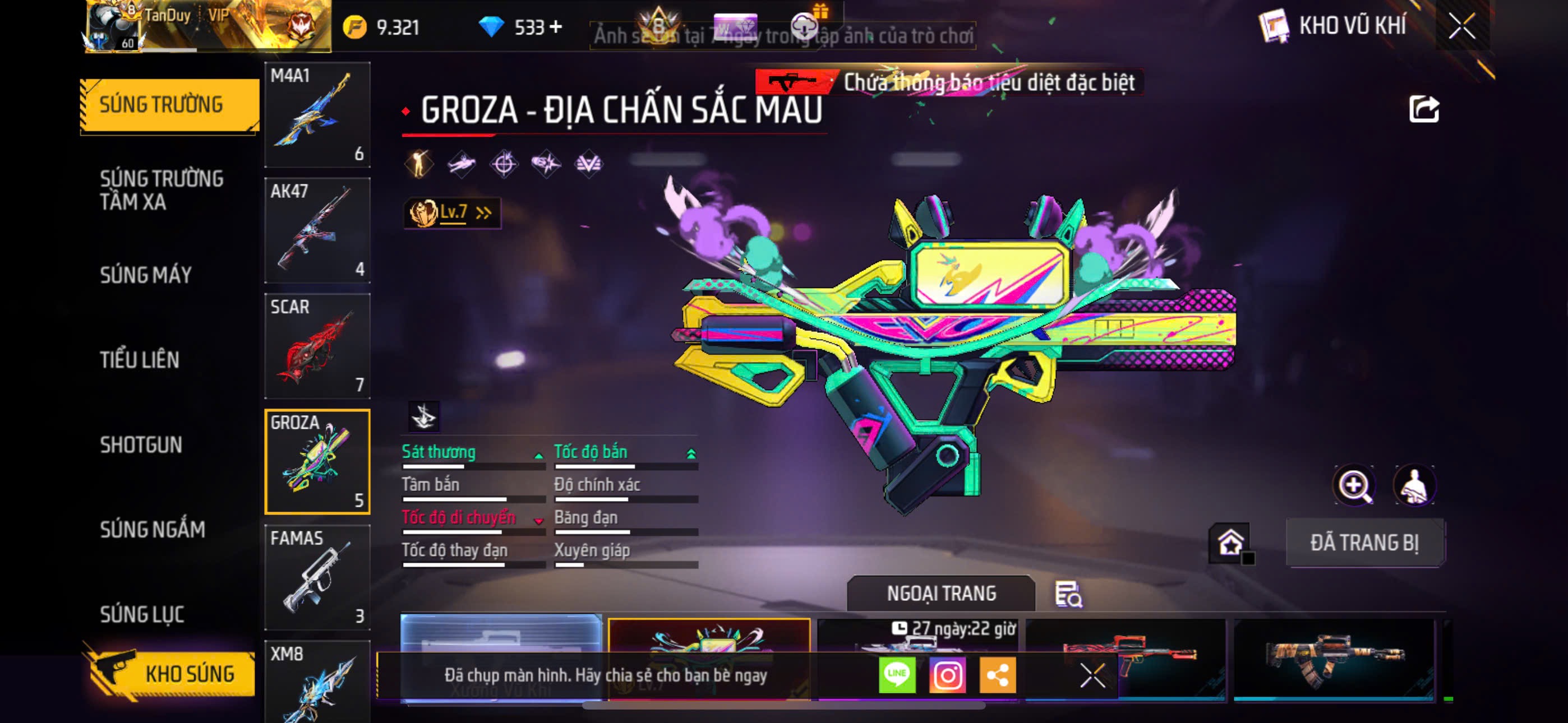Image resolution: width=1568 pixels, height=723 pixels.
Task: Click the share arrow icon
Action: click(x=1424, y=109)
